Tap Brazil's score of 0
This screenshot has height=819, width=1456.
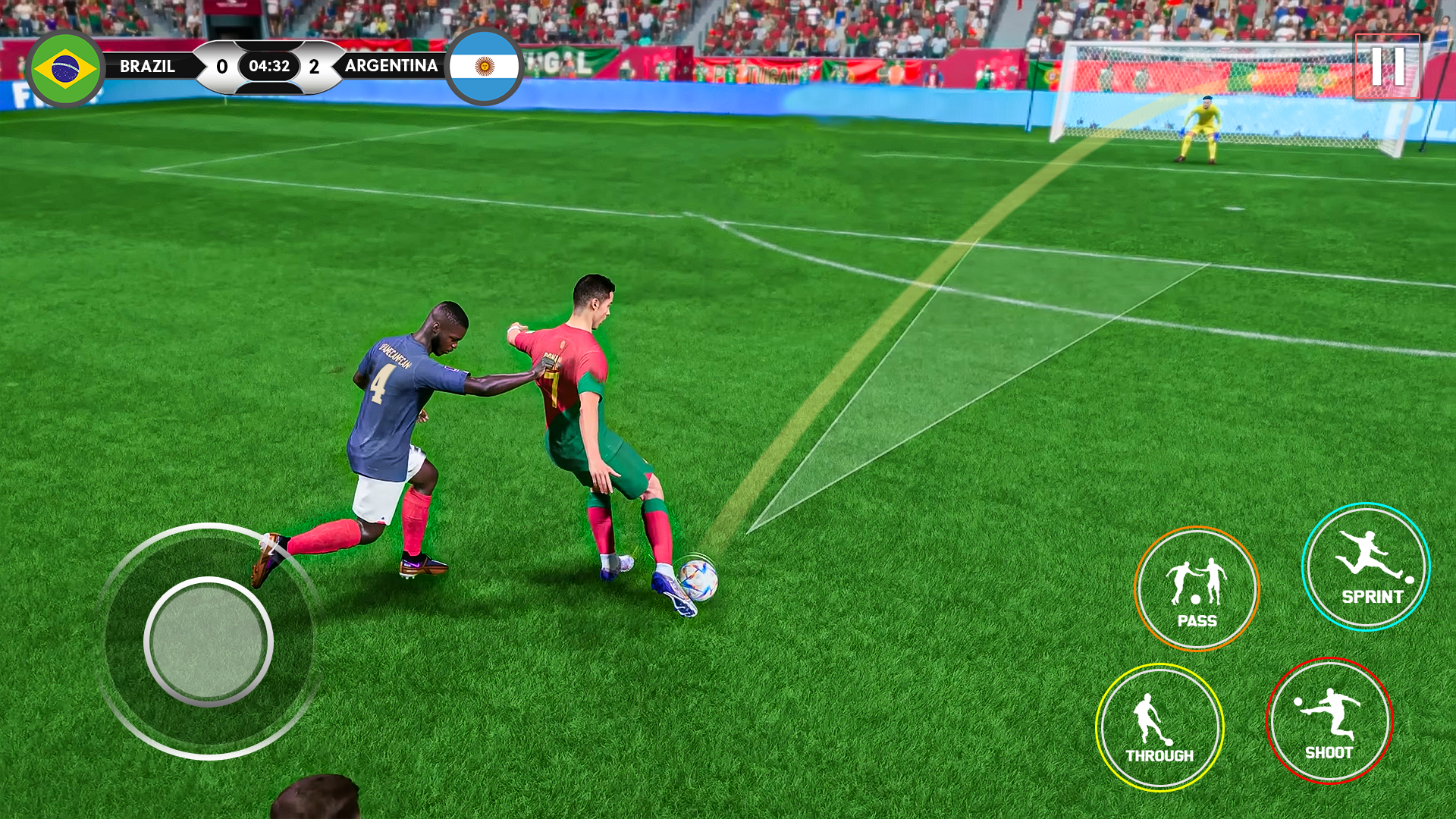(x=221, y=66)
